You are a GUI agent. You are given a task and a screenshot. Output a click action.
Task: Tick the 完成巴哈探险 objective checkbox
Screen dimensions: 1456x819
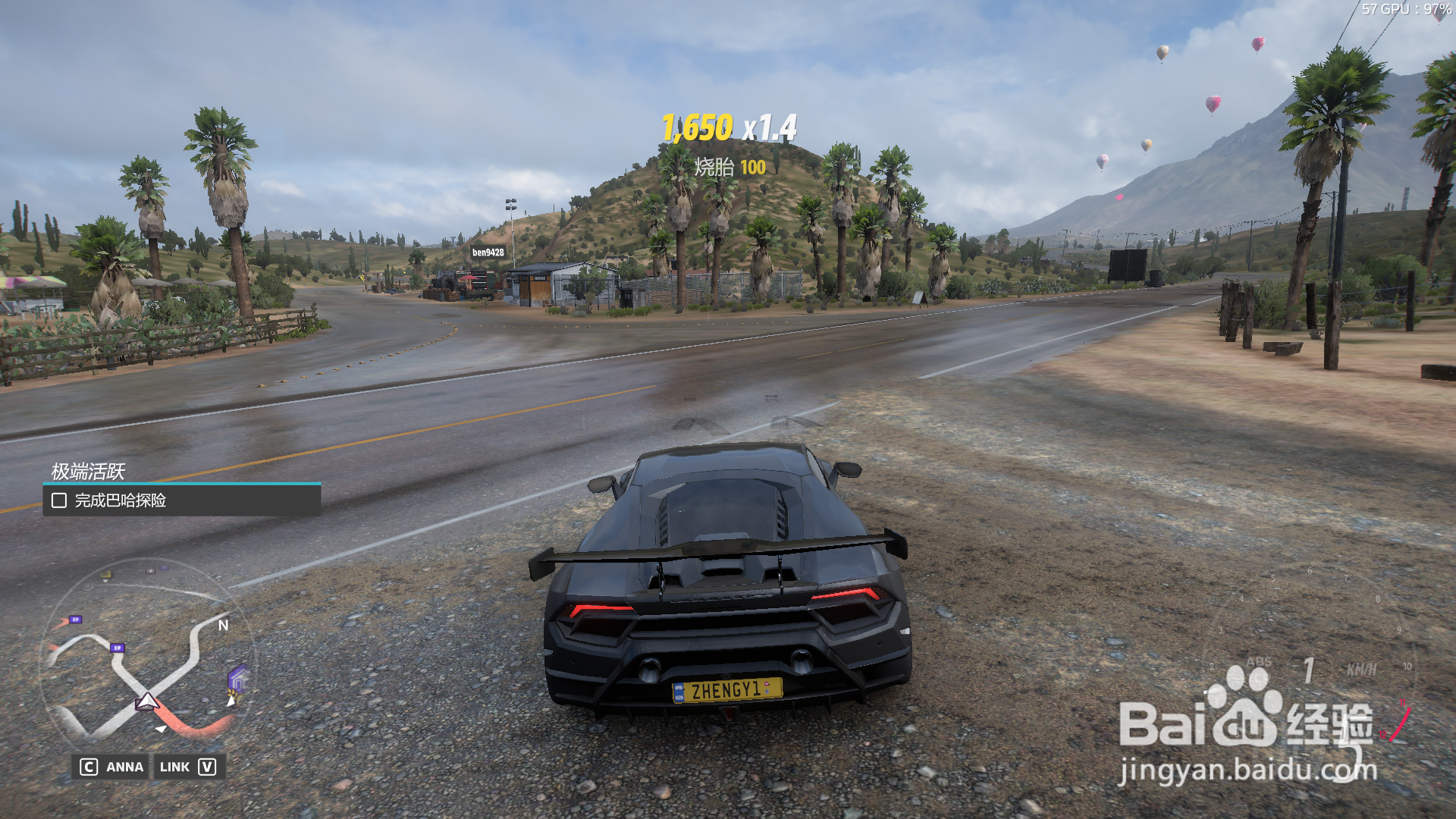point(59,500)
